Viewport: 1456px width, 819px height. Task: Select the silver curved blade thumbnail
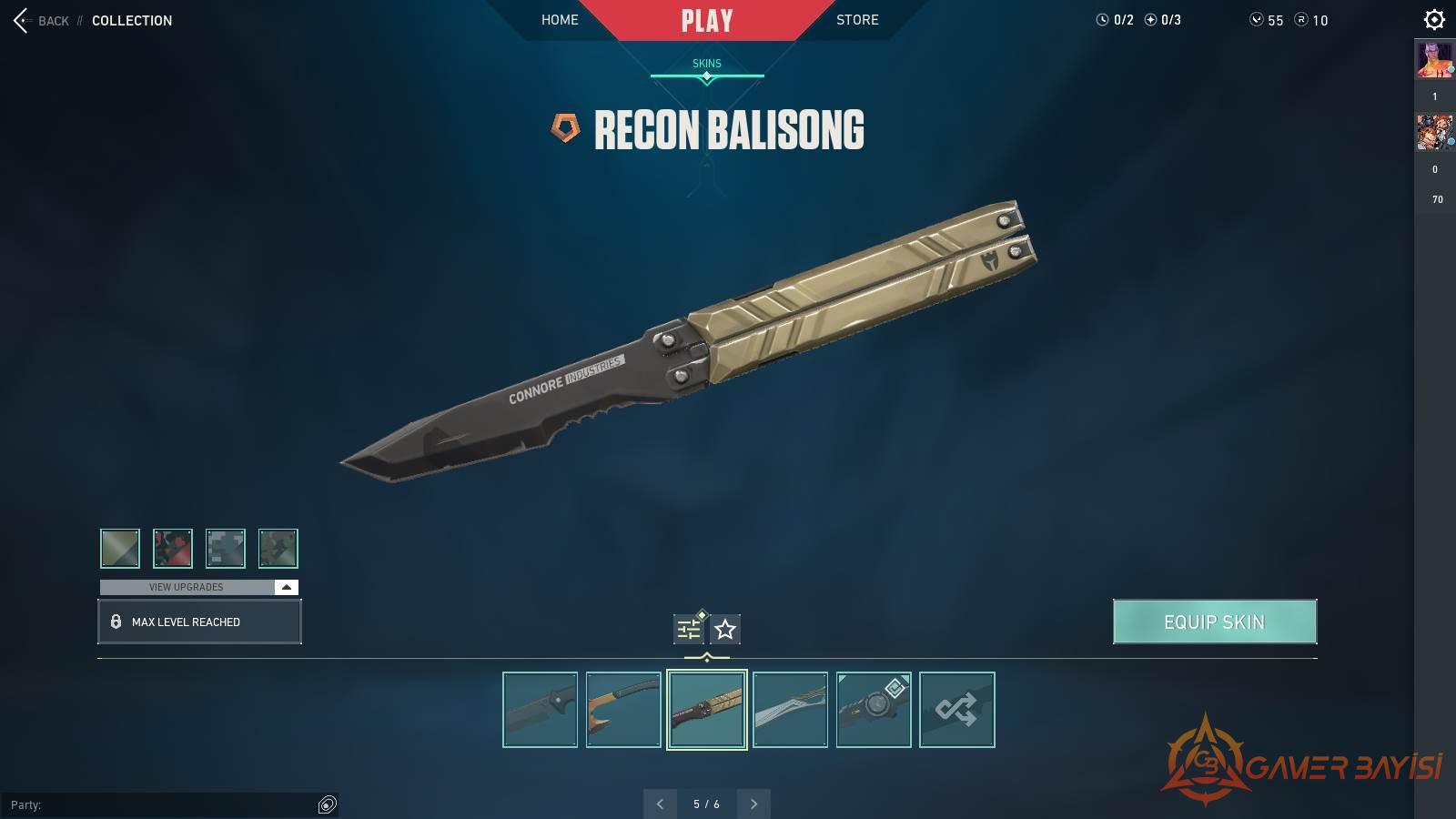pyautogui.click(x=790, y=710)
